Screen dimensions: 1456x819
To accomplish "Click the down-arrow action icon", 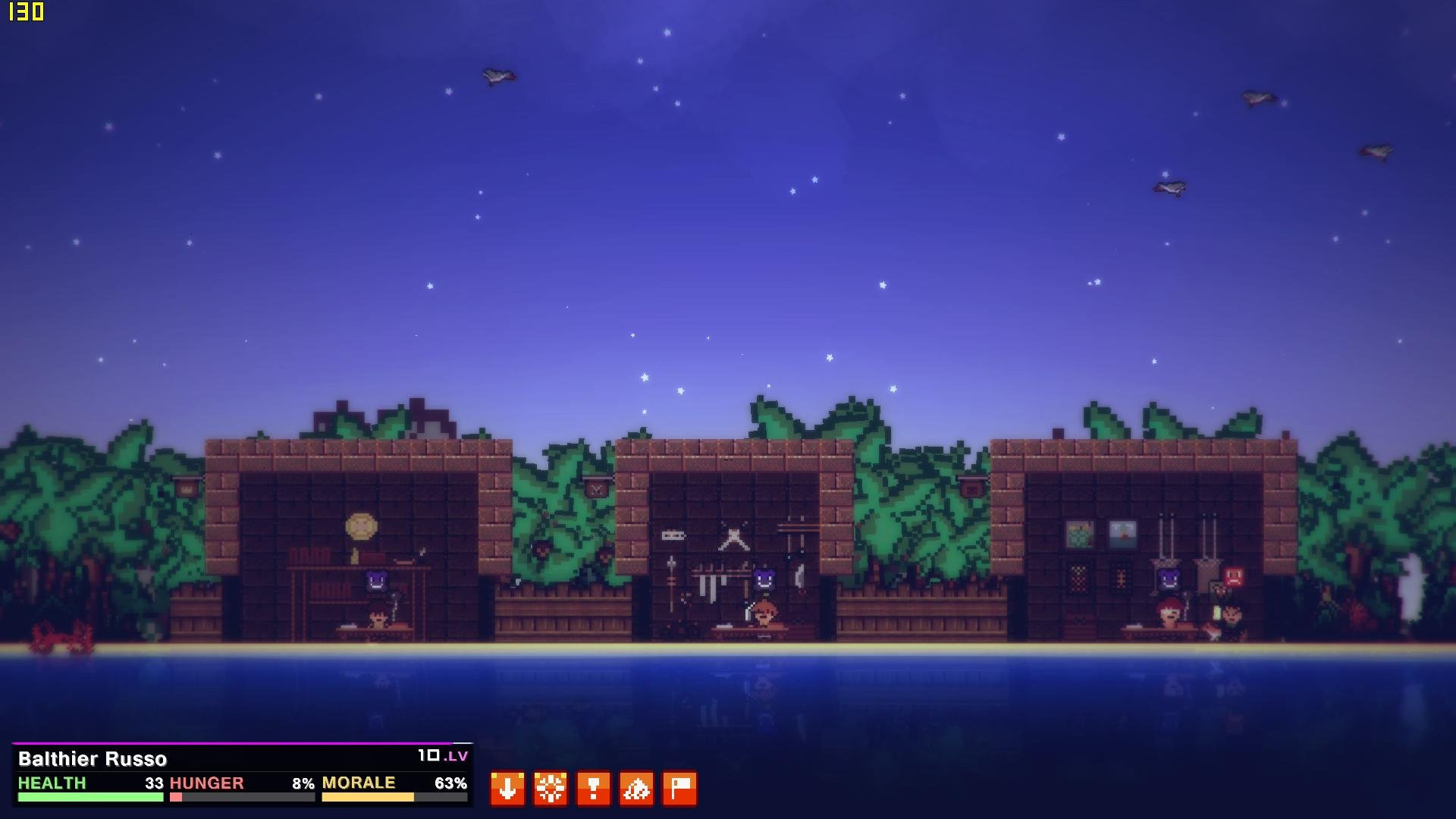I will tap(507, 789).
